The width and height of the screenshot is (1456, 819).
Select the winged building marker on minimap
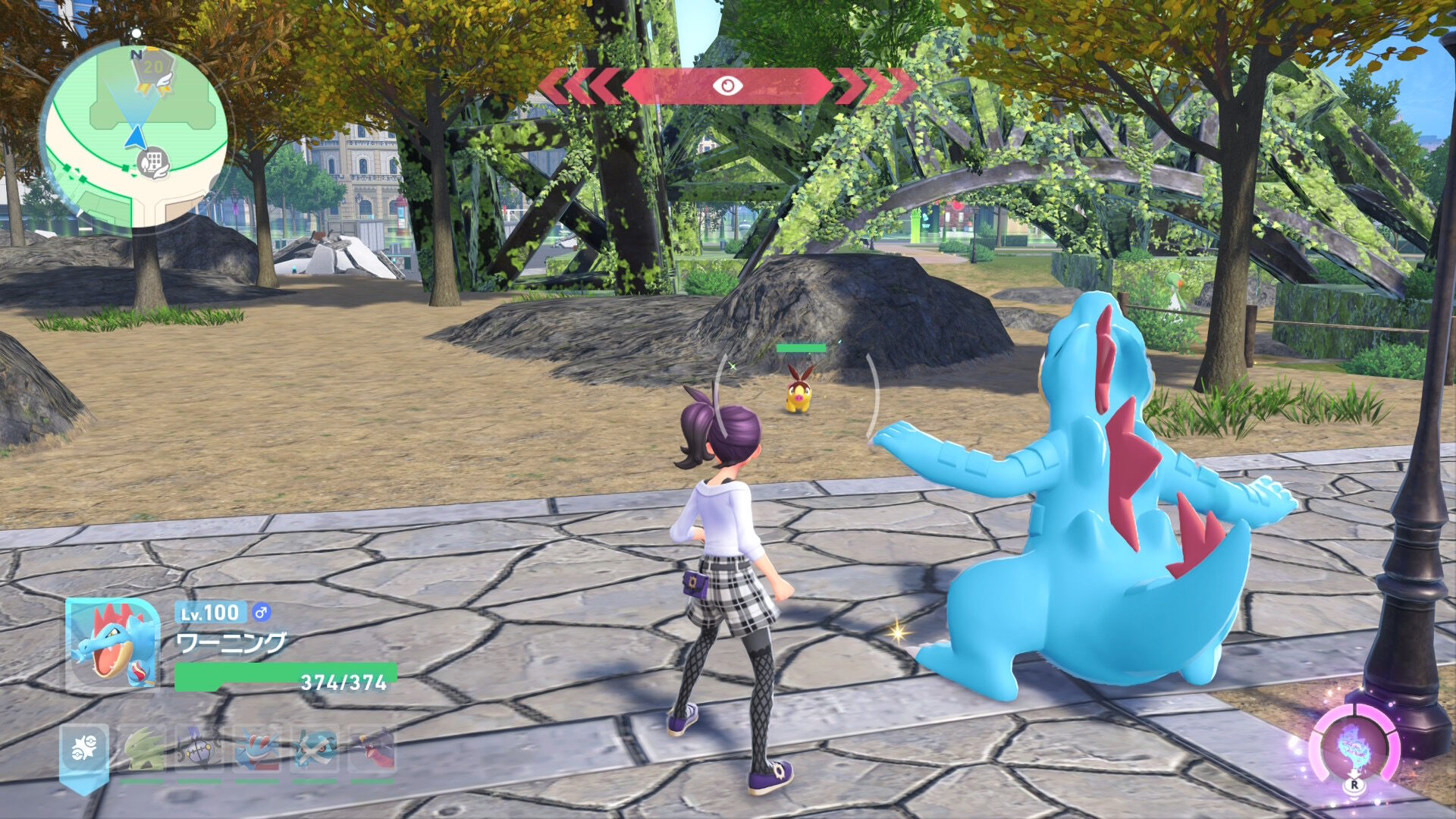(154, 162)
